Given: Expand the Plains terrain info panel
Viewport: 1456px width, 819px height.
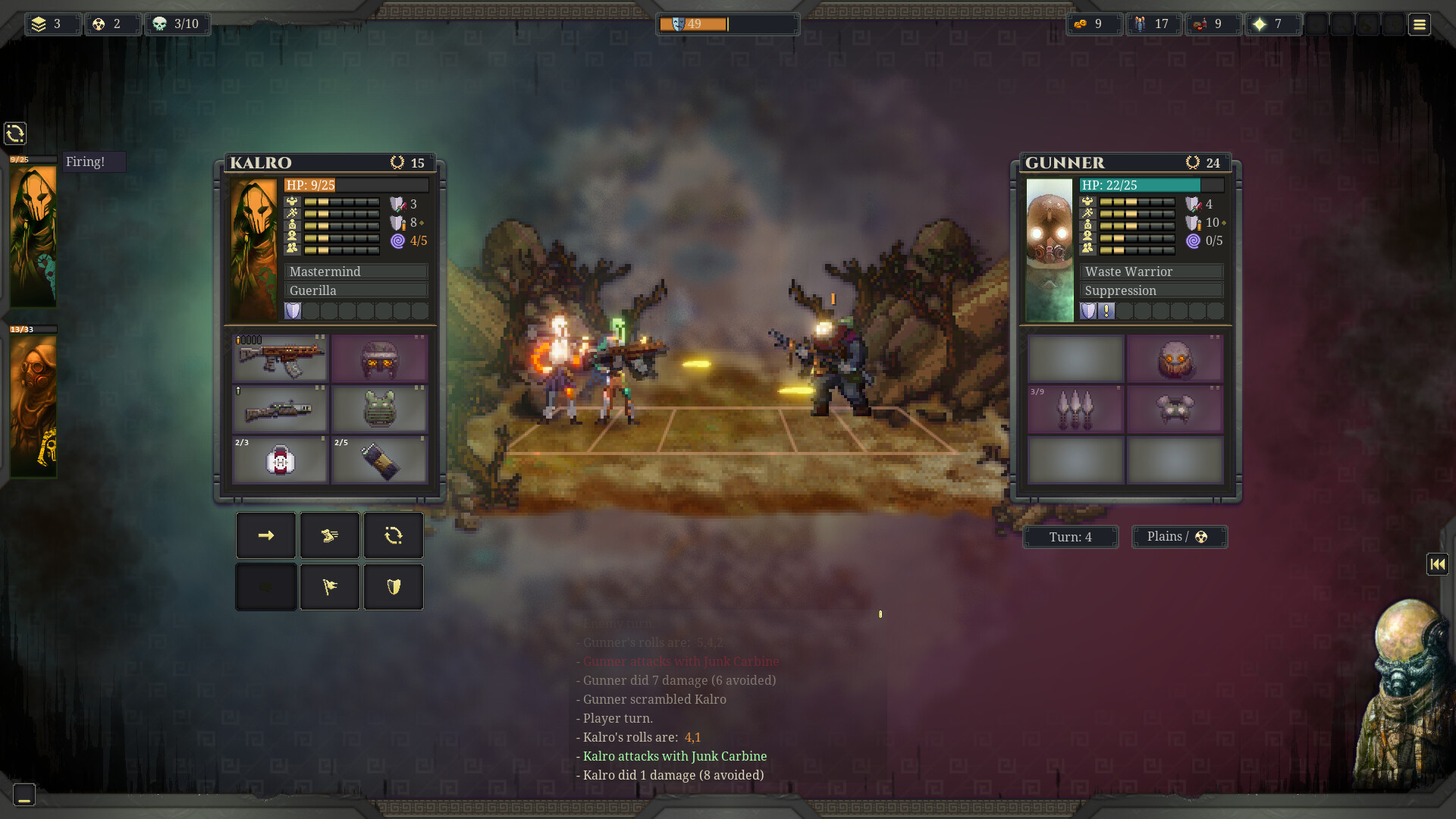Looking at the screenshot, I should click(1178, 537).
